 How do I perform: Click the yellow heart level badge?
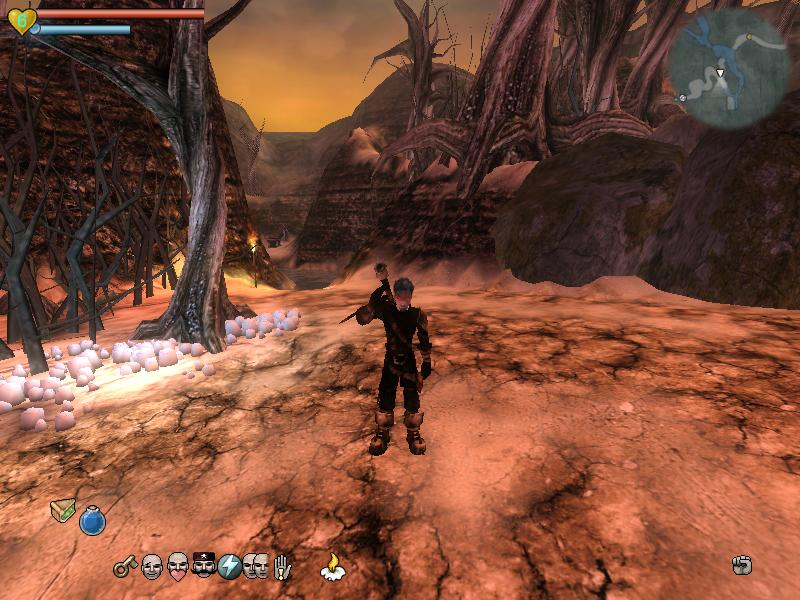coord(21,20)
